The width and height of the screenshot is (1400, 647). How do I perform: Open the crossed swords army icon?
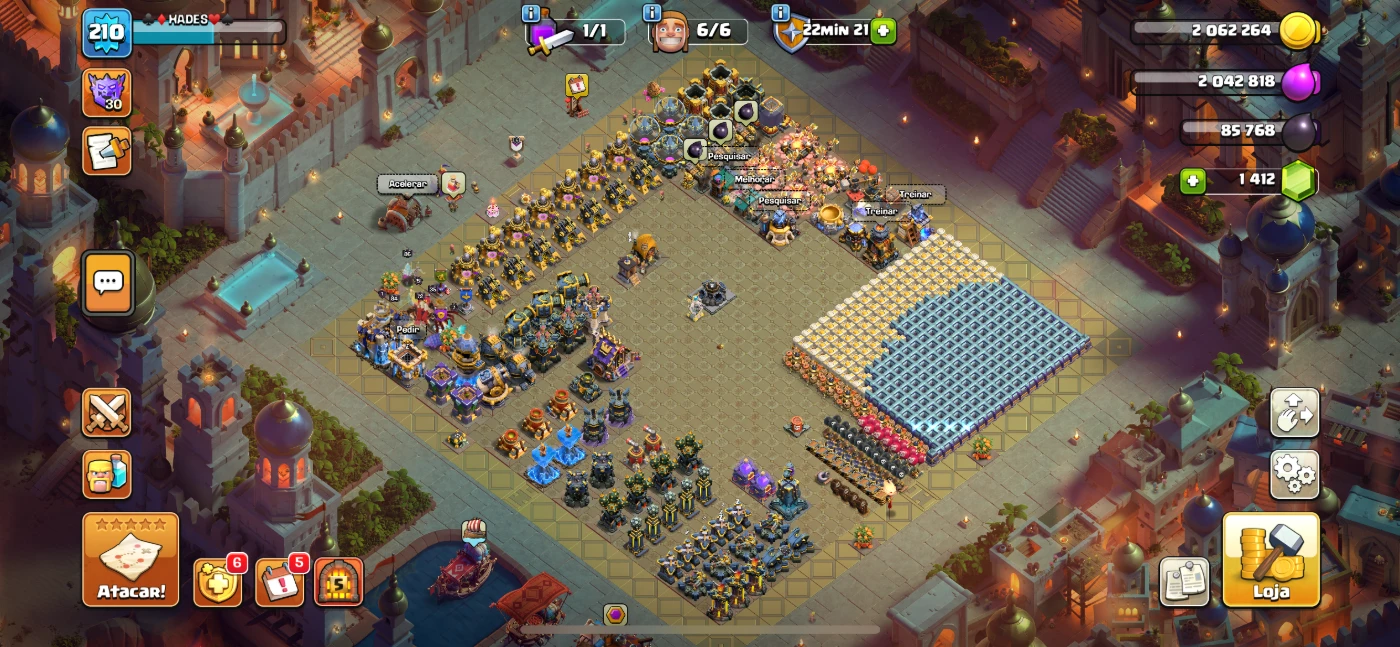(x=106, y=412)
